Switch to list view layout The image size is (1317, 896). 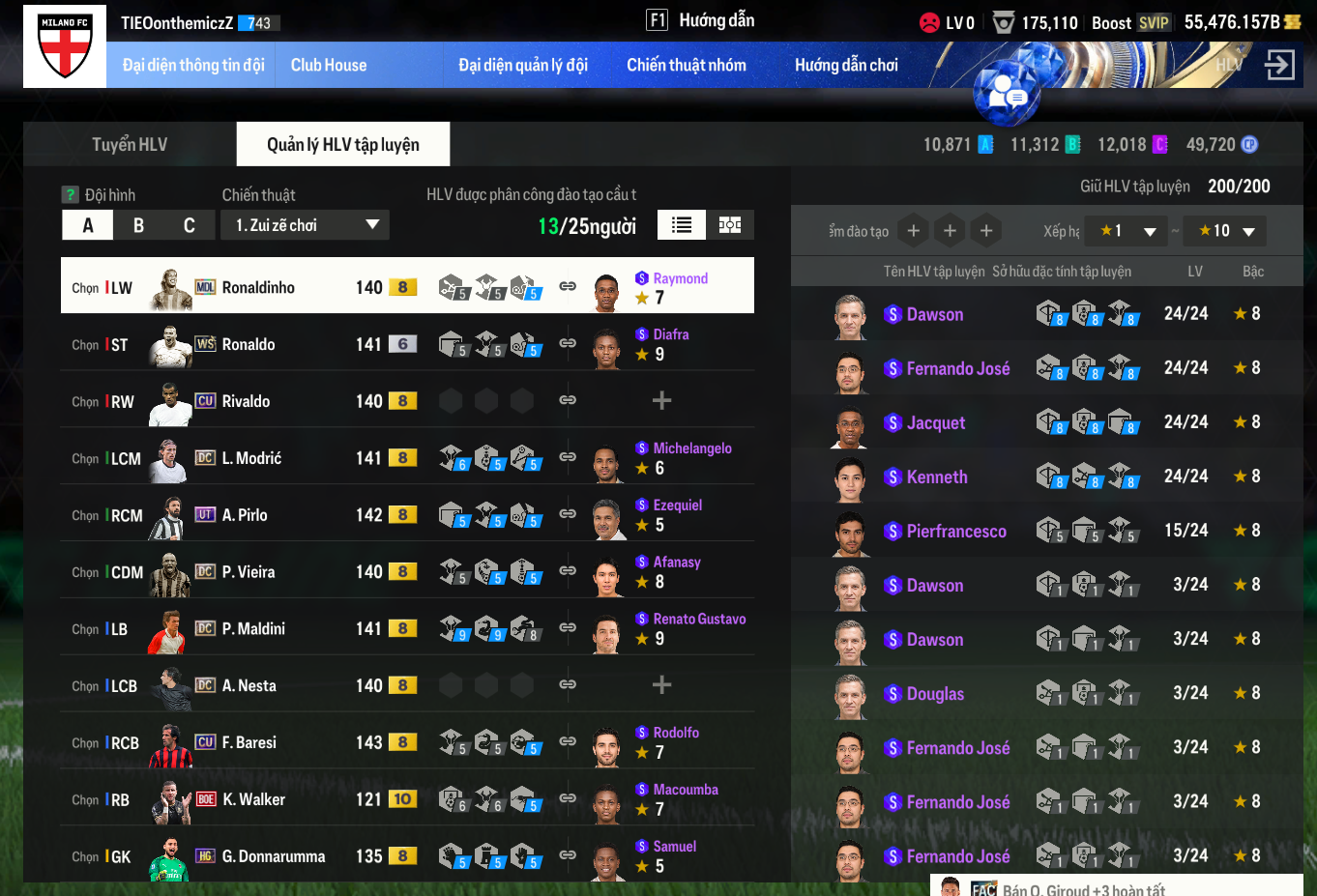click(x=682, y=225)
